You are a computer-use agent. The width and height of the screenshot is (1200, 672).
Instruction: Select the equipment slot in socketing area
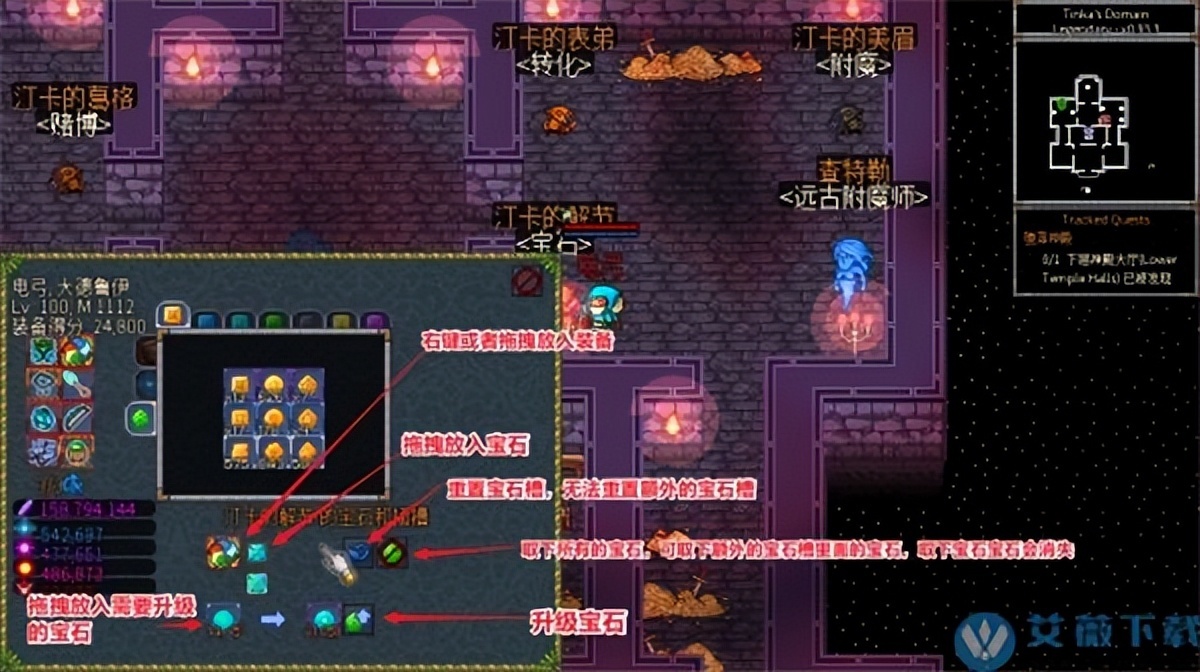coord(221,552)
